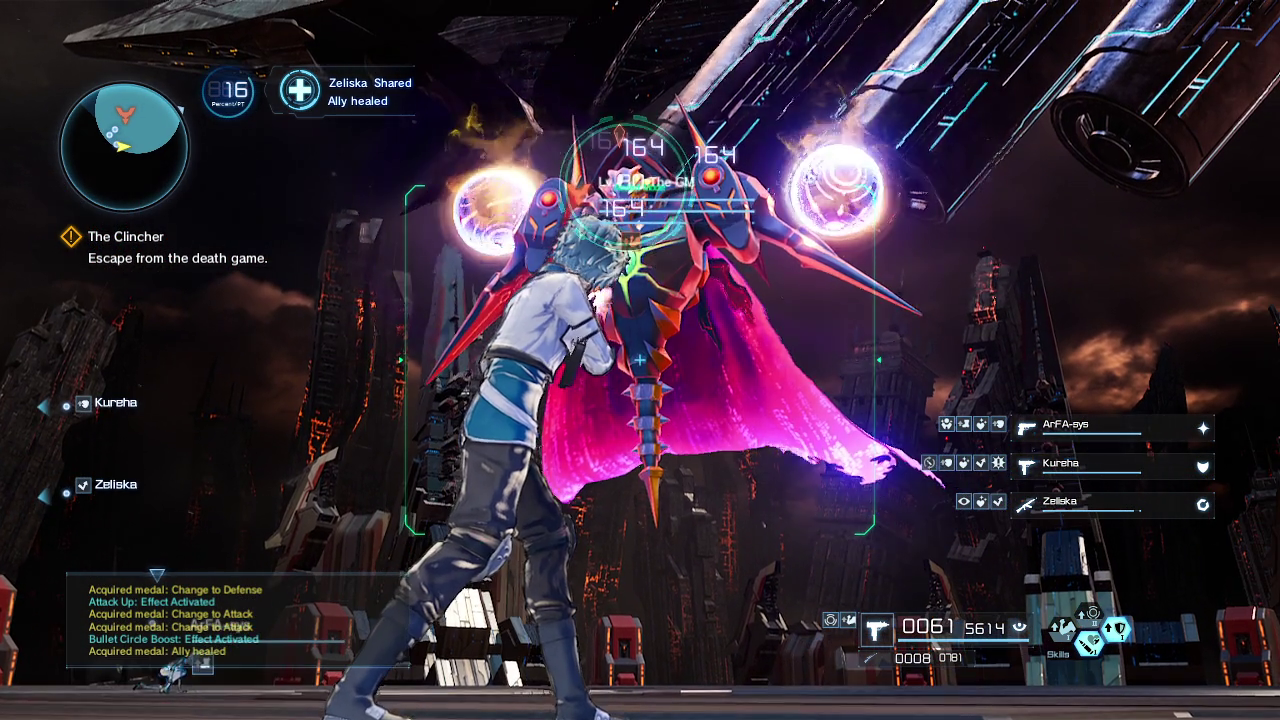The height and width of the screenshot is (720, 1280).
Task: Toggle the eye buff icon in Zeliska's buff row
Action: 963,500
